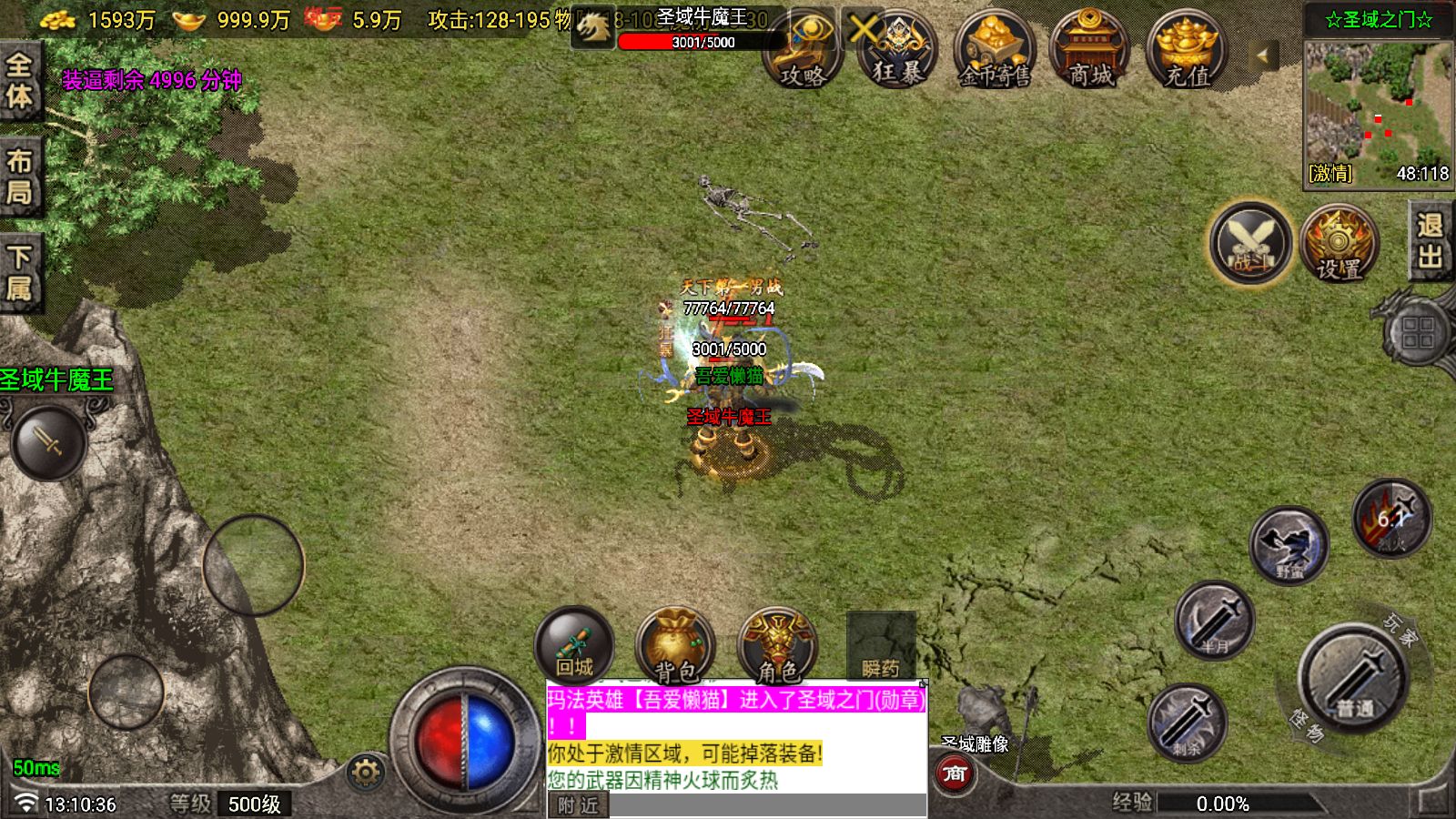Open 金币寄售 gold consignment
Screen dimensions: 1456x819
pos(994,51)
